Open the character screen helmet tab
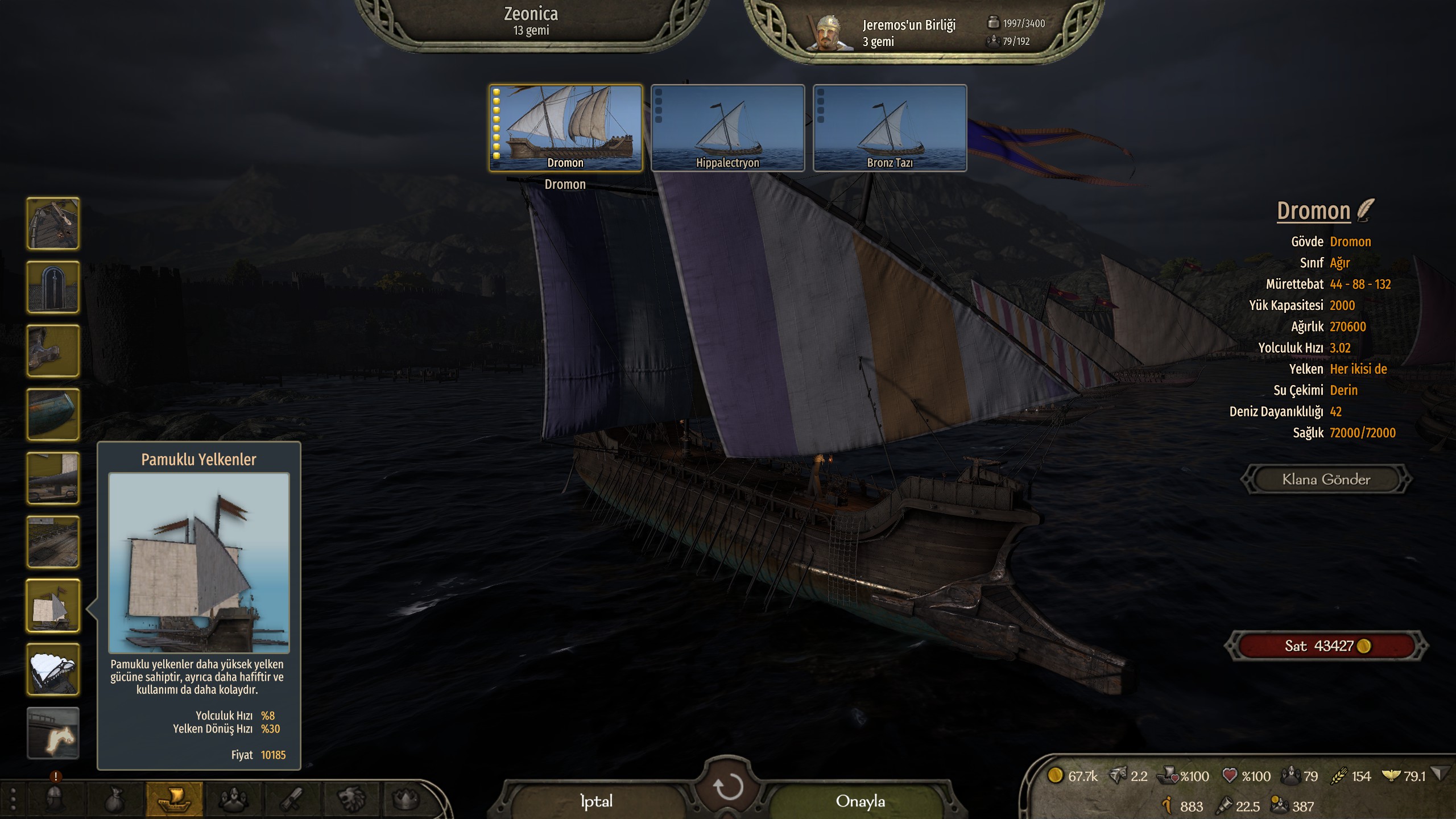Screen dimensions: 1456x819 click(55, 799)
